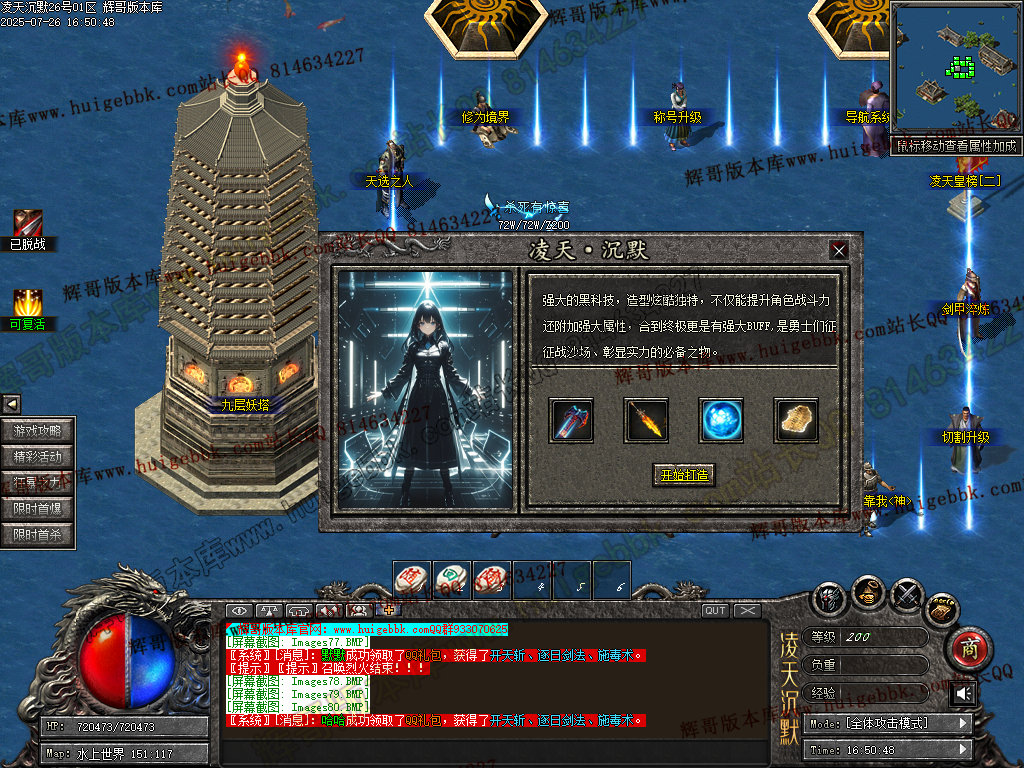Click the 开始打造 button
The image size is (1024, 768).
(x=685, y=475)
